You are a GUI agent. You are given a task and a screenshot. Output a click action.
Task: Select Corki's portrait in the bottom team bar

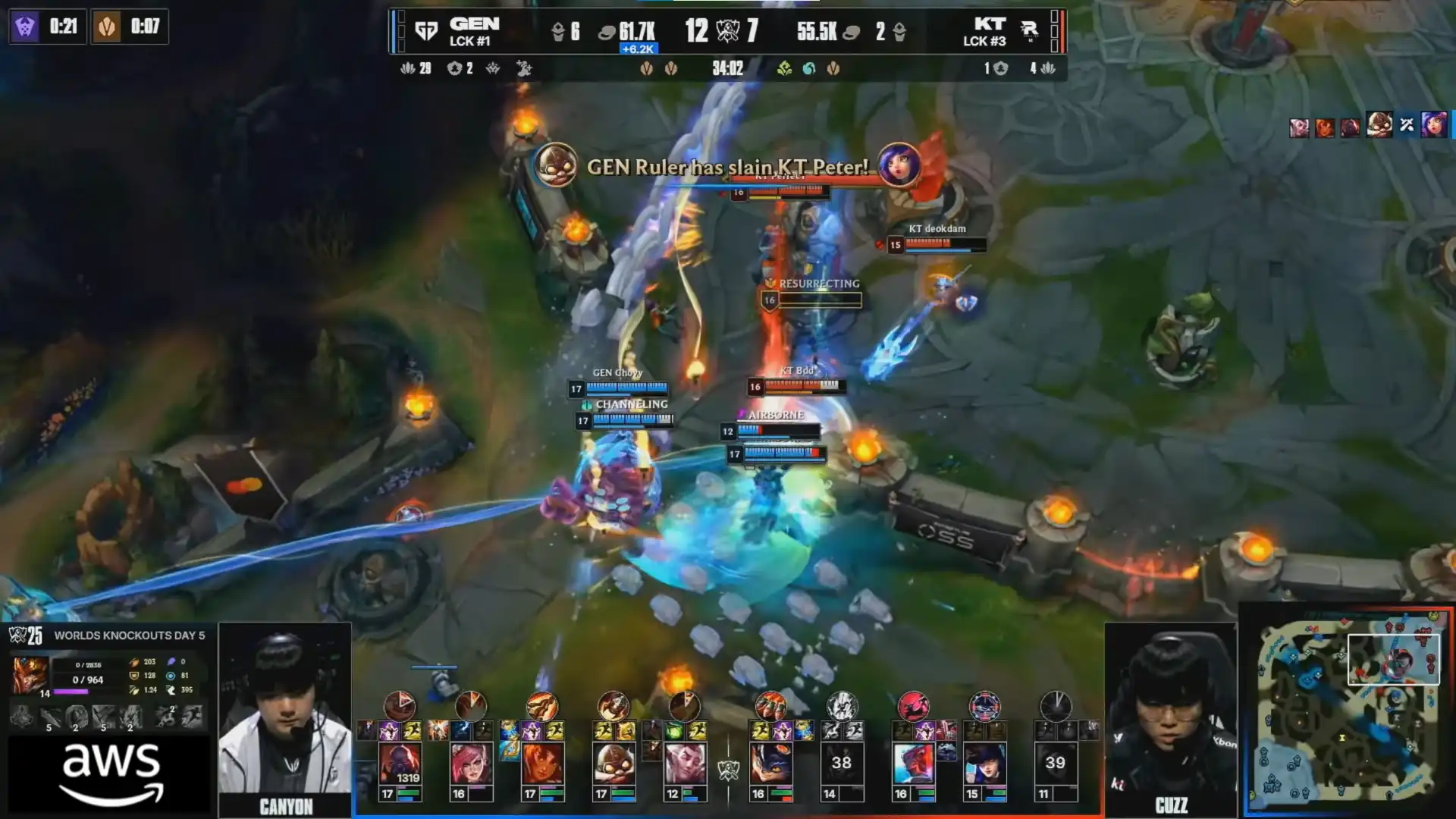613,764
